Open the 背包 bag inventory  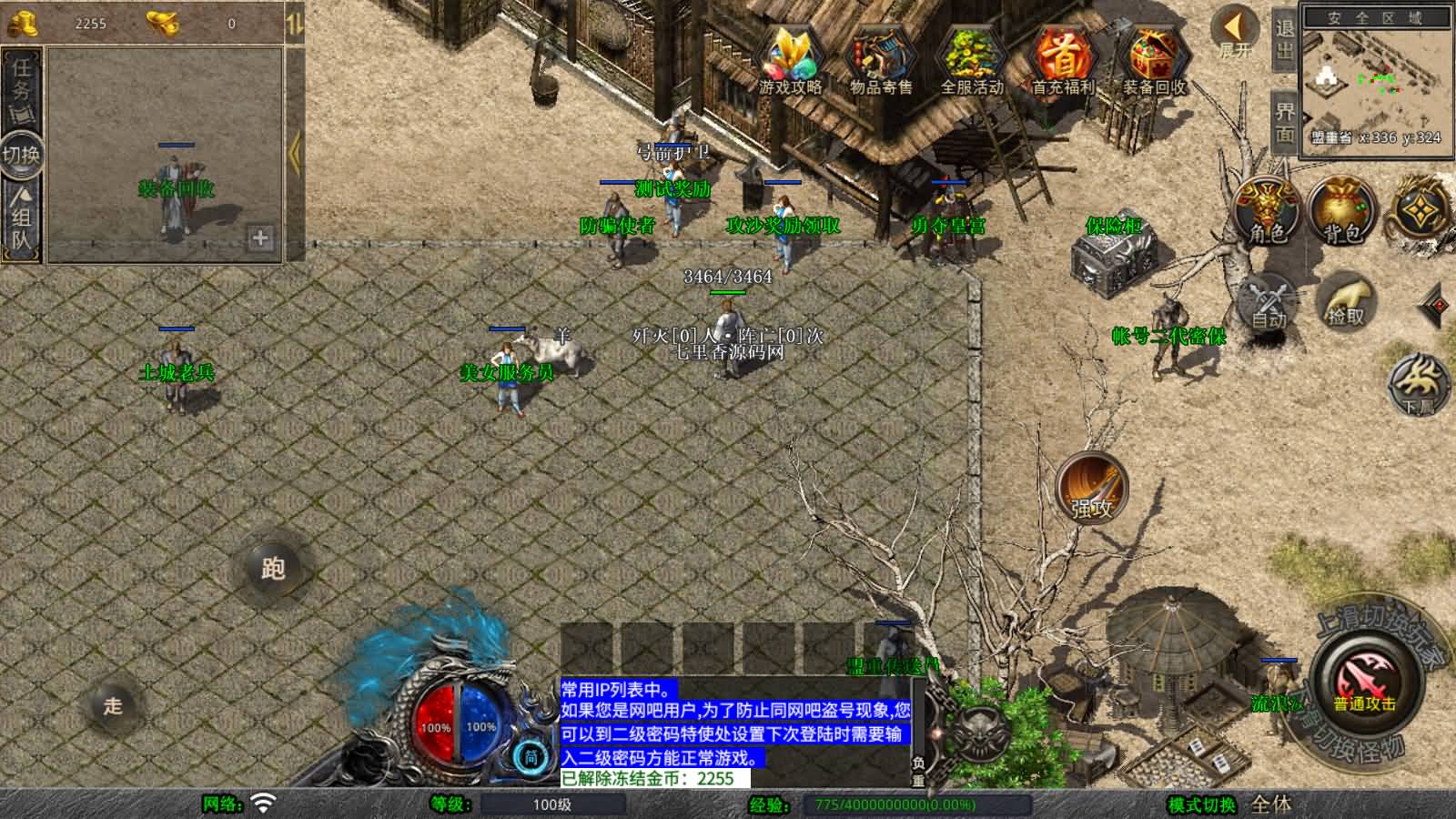click(x=1343, y=211)
